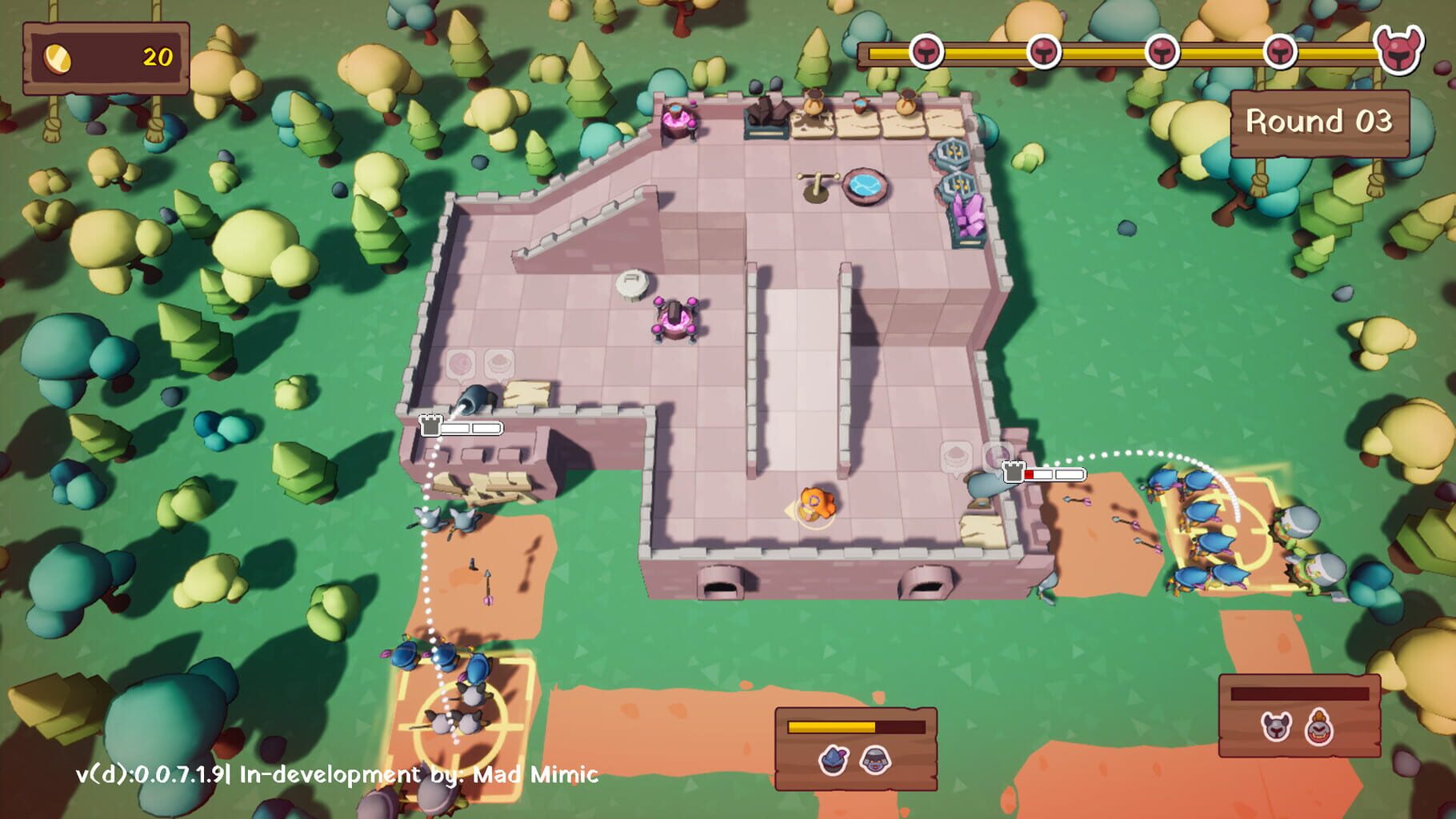Click the faded build slot icon near the left ballista
1456x819 pixels.
click(x=460, y=363)
